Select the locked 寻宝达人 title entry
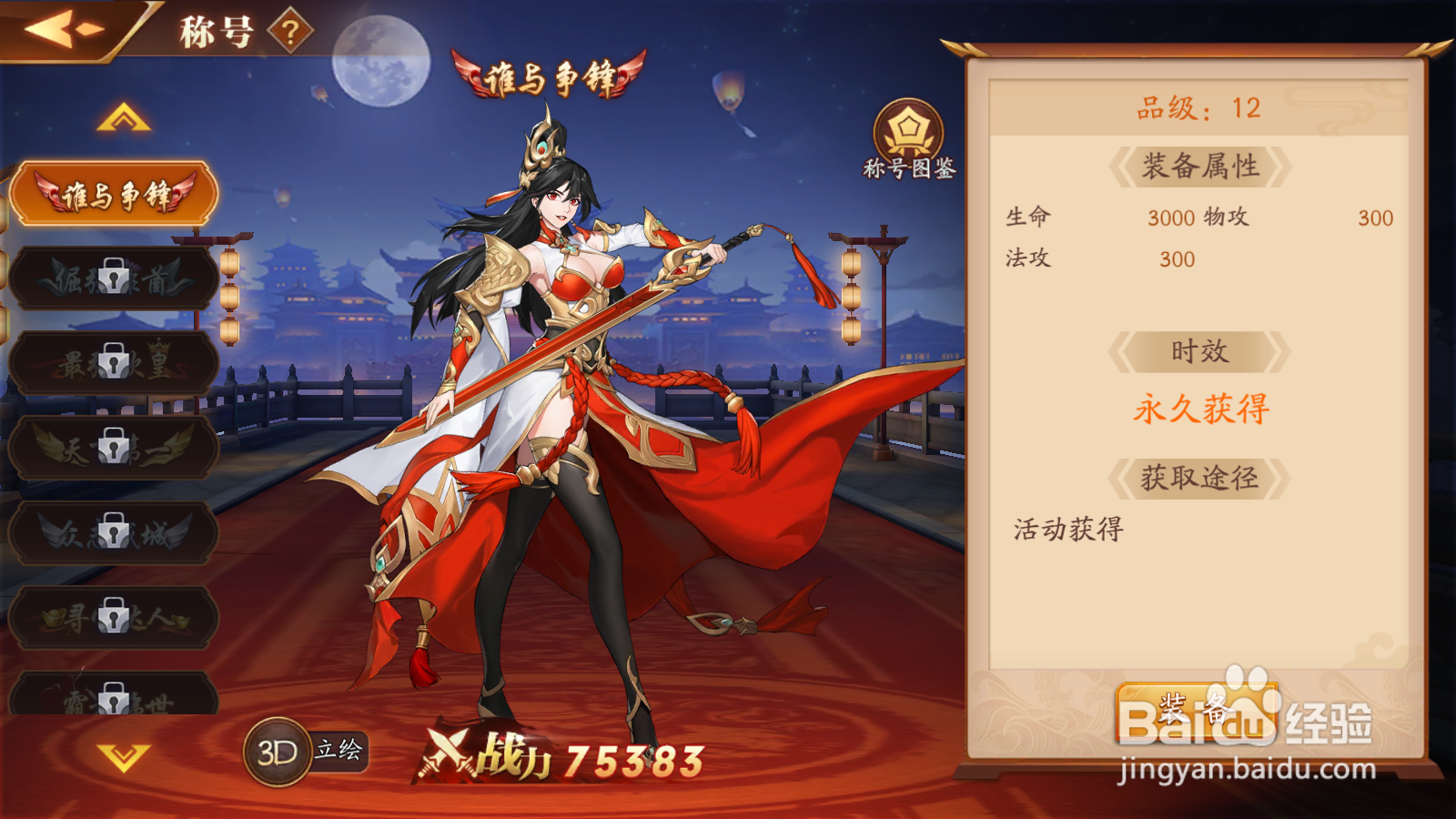 tap(113, 616)
